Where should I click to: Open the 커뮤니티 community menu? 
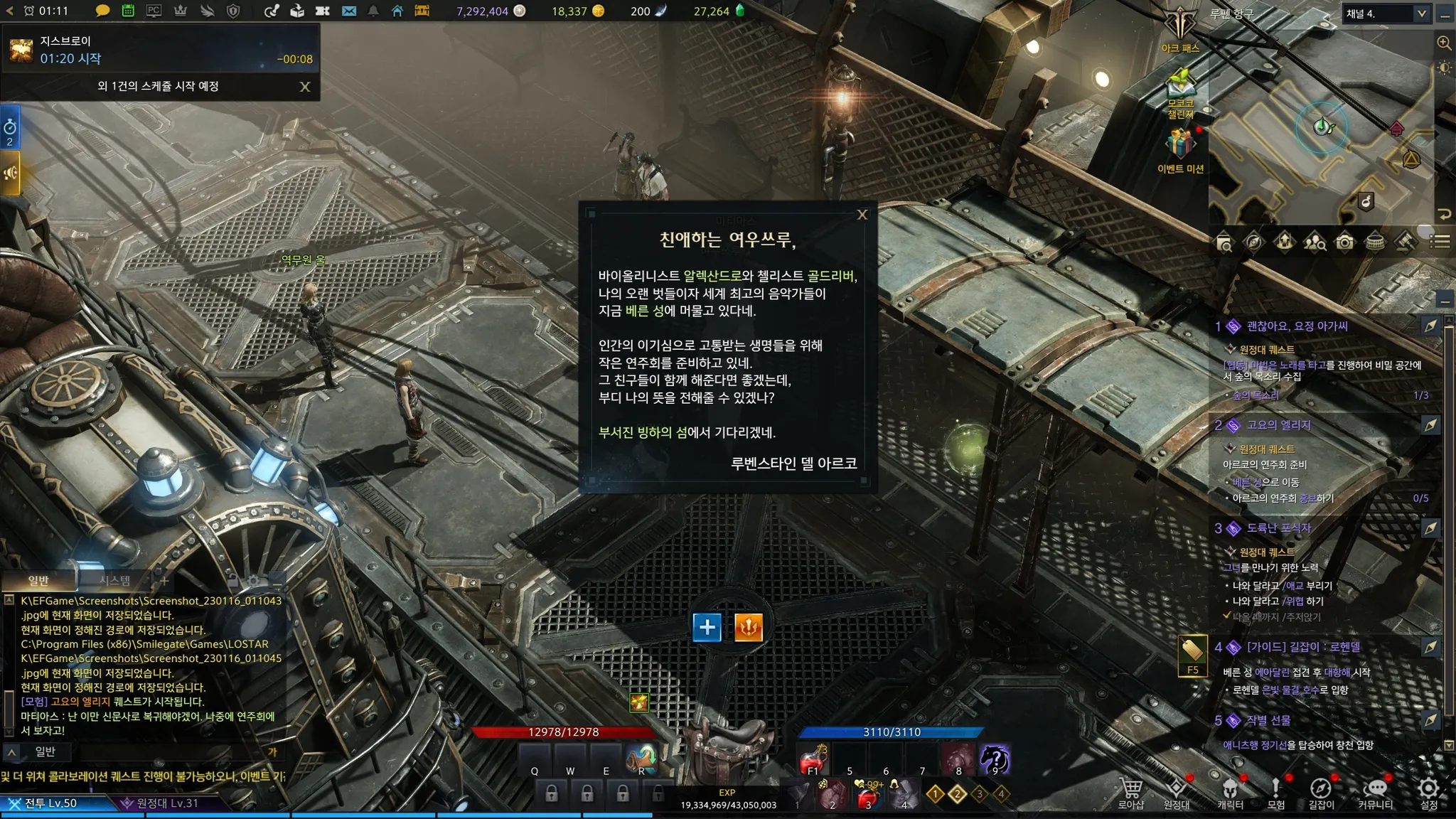[x=1375, y=793]
